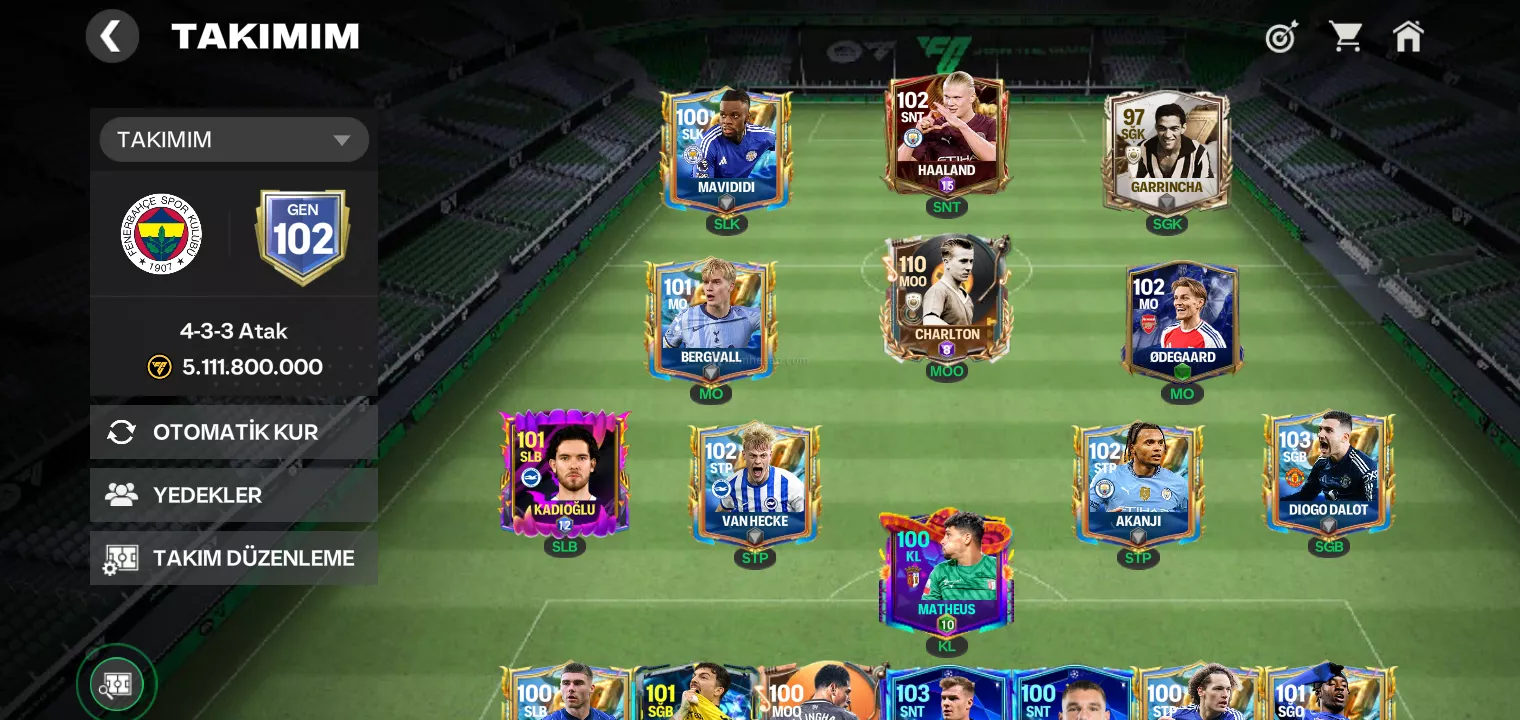Select the Mavididi player card
The width and height of the screenshot is (1520, 720).
[727, 150]
